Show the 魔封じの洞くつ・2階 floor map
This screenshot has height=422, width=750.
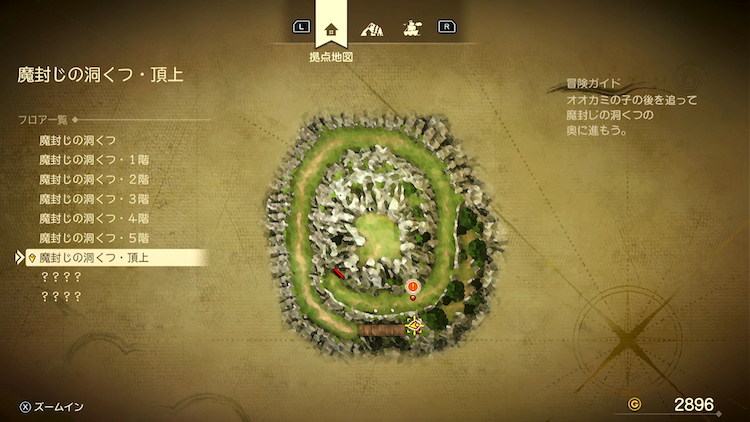pos(92,179)
